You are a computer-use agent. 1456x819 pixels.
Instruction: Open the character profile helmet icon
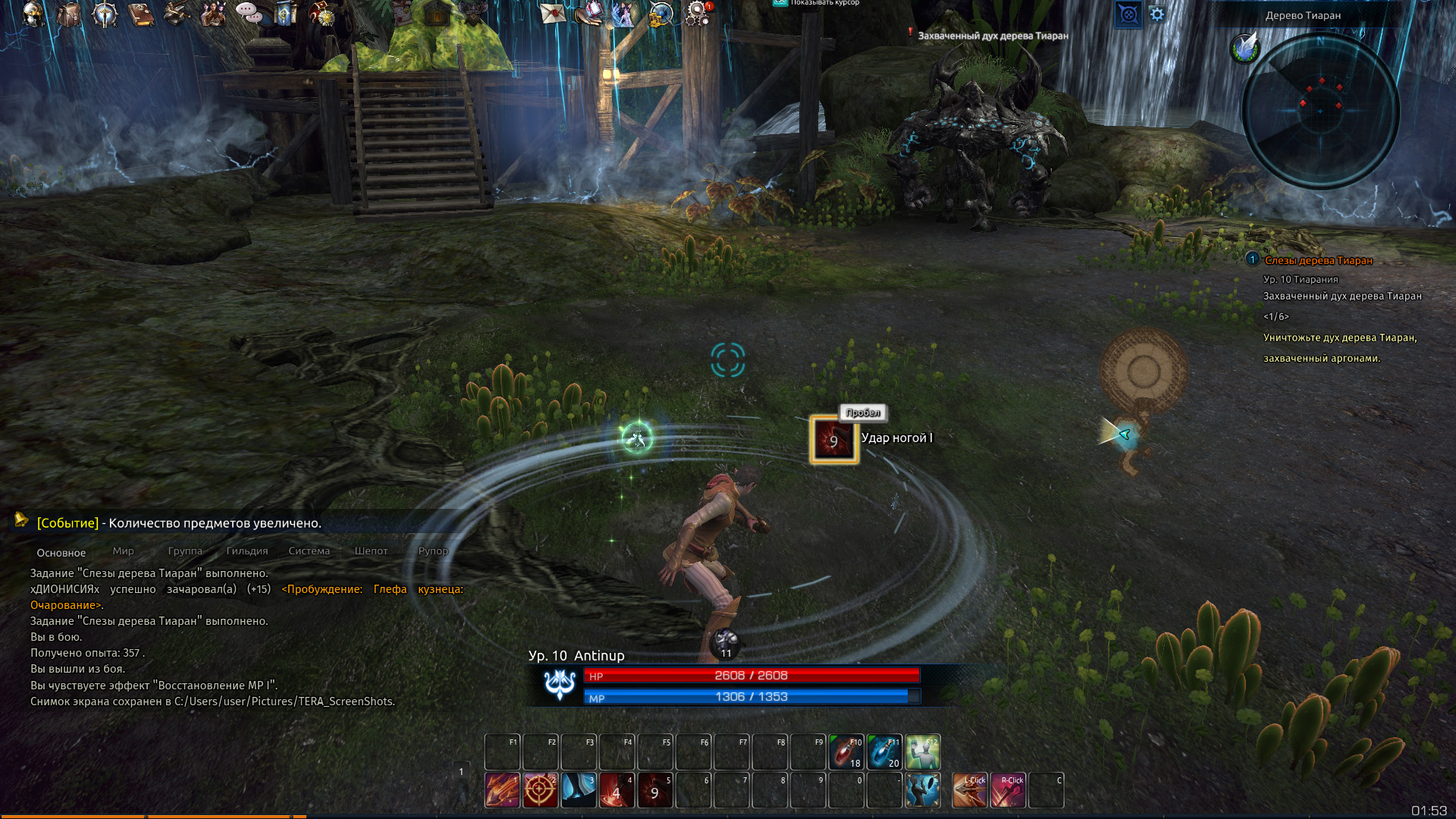pos(33,14)
